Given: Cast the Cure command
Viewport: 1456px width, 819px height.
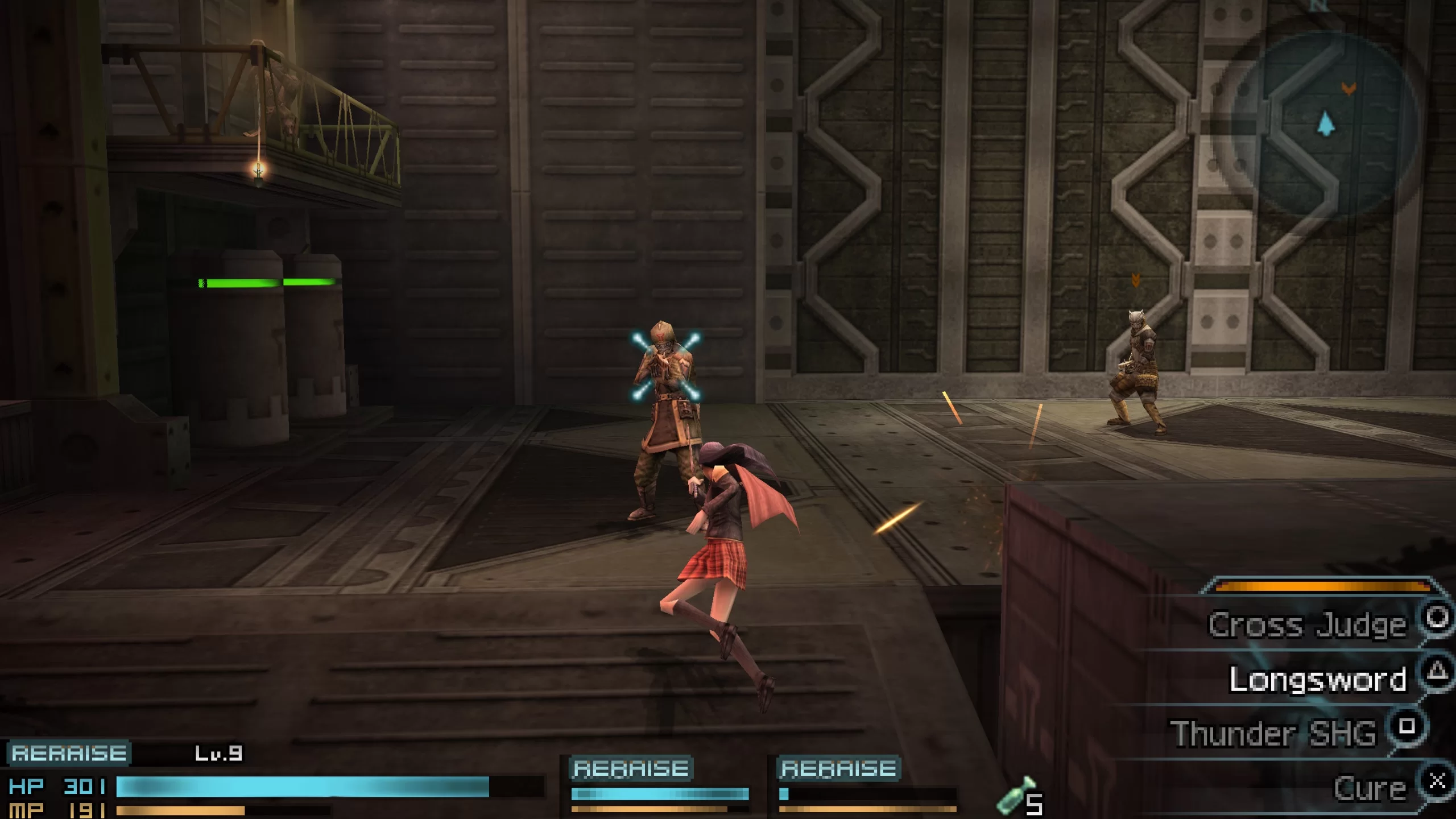Looking at the screenshot, I should pyautogui.click(x=1370, y=788).
